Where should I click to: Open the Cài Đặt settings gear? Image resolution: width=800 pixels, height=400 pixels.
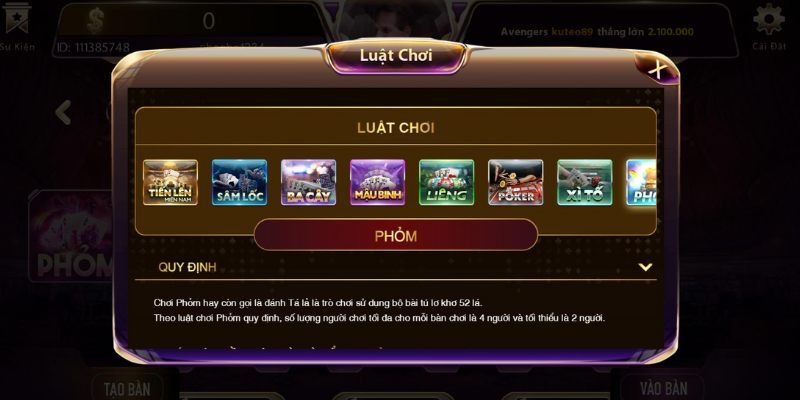coord(768,24)
